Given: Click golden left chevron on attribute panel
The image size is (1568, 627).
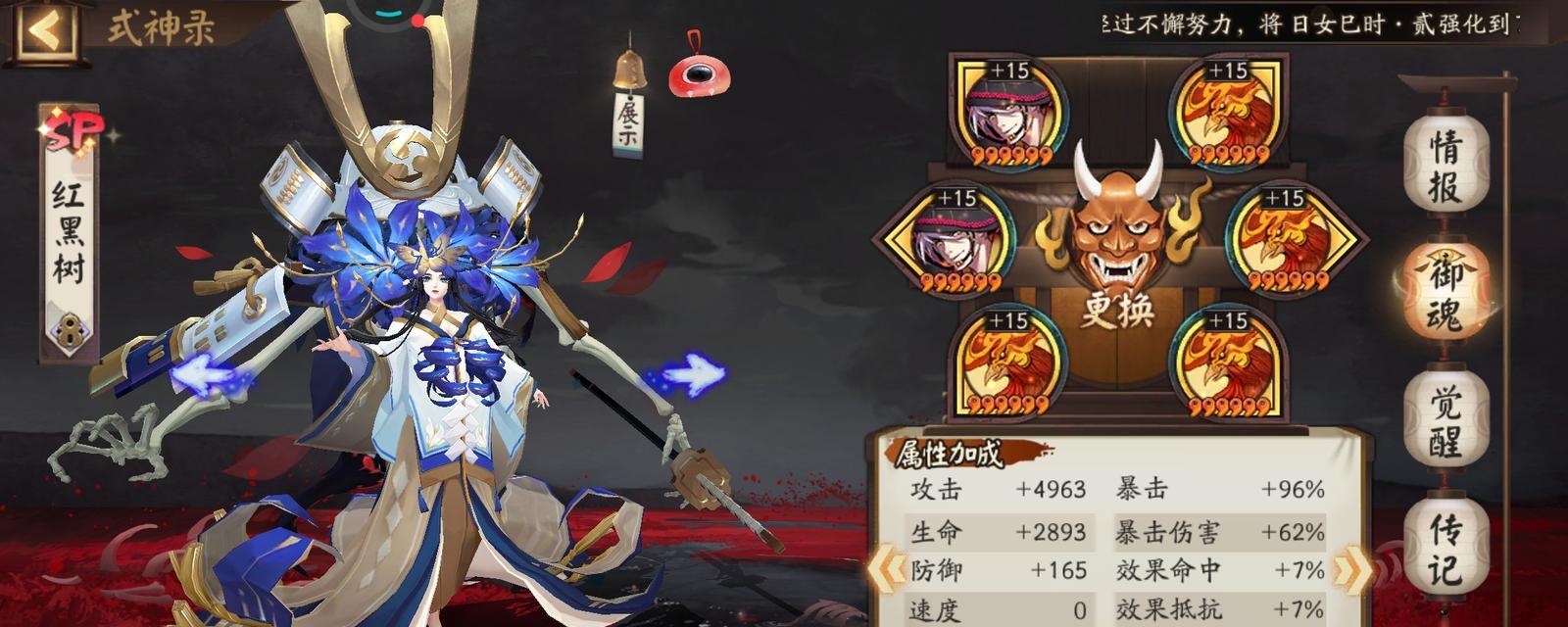Looking at the screenshot, I should (888, 570).
